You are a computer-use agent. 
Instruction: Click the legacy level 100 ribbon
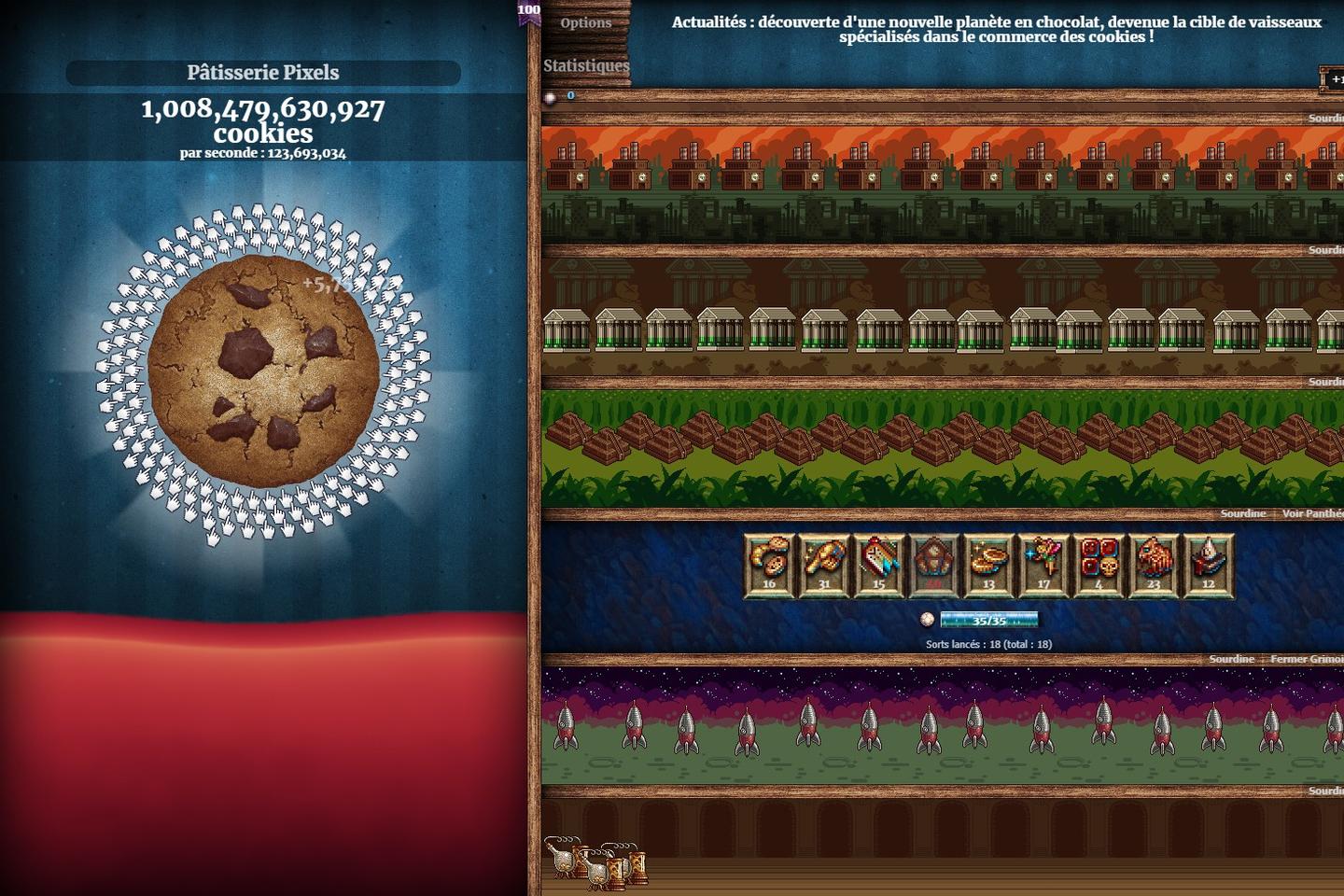[529, 13]
